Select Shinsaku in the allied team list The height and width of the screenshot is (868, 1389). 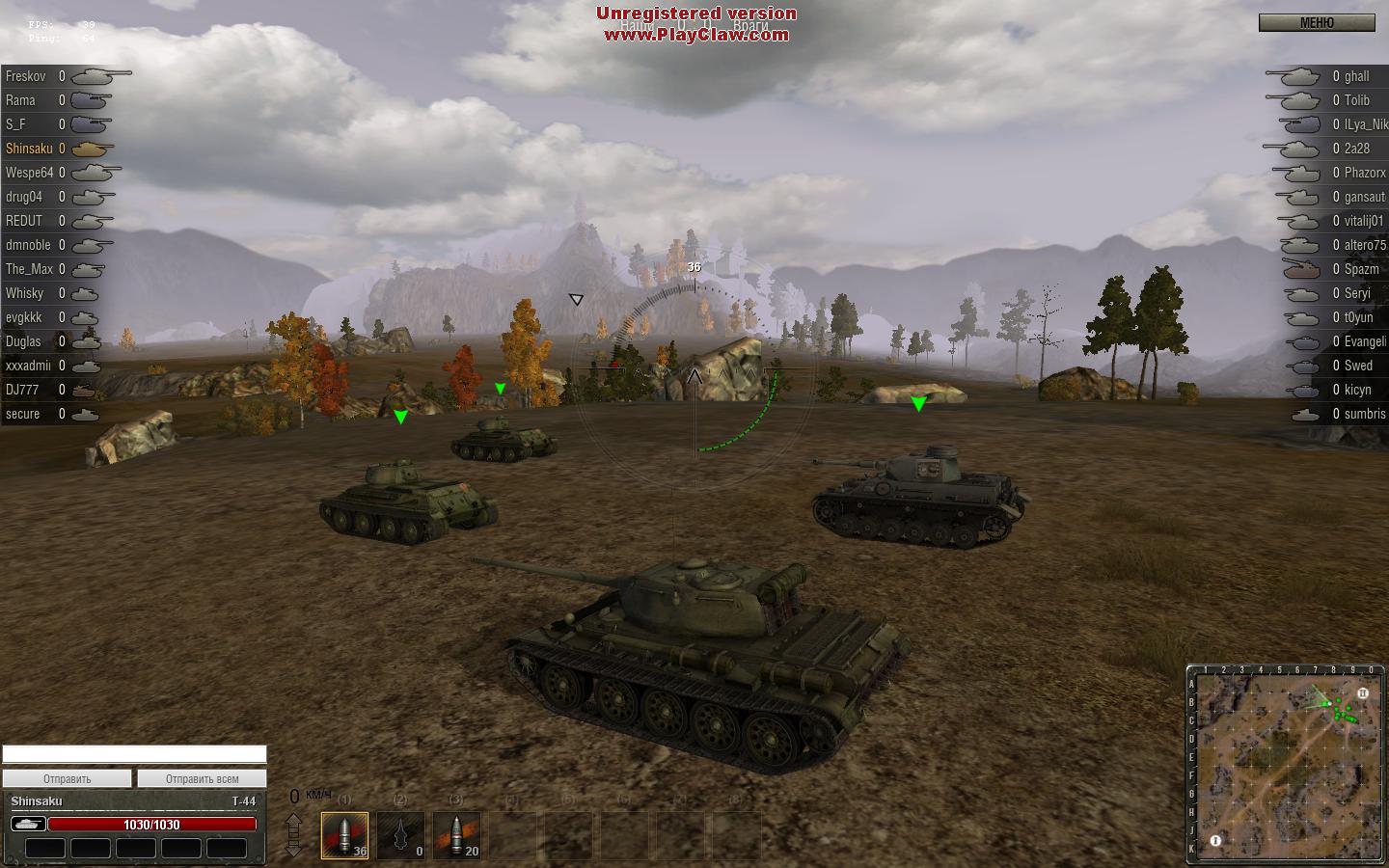pos(29,149)
